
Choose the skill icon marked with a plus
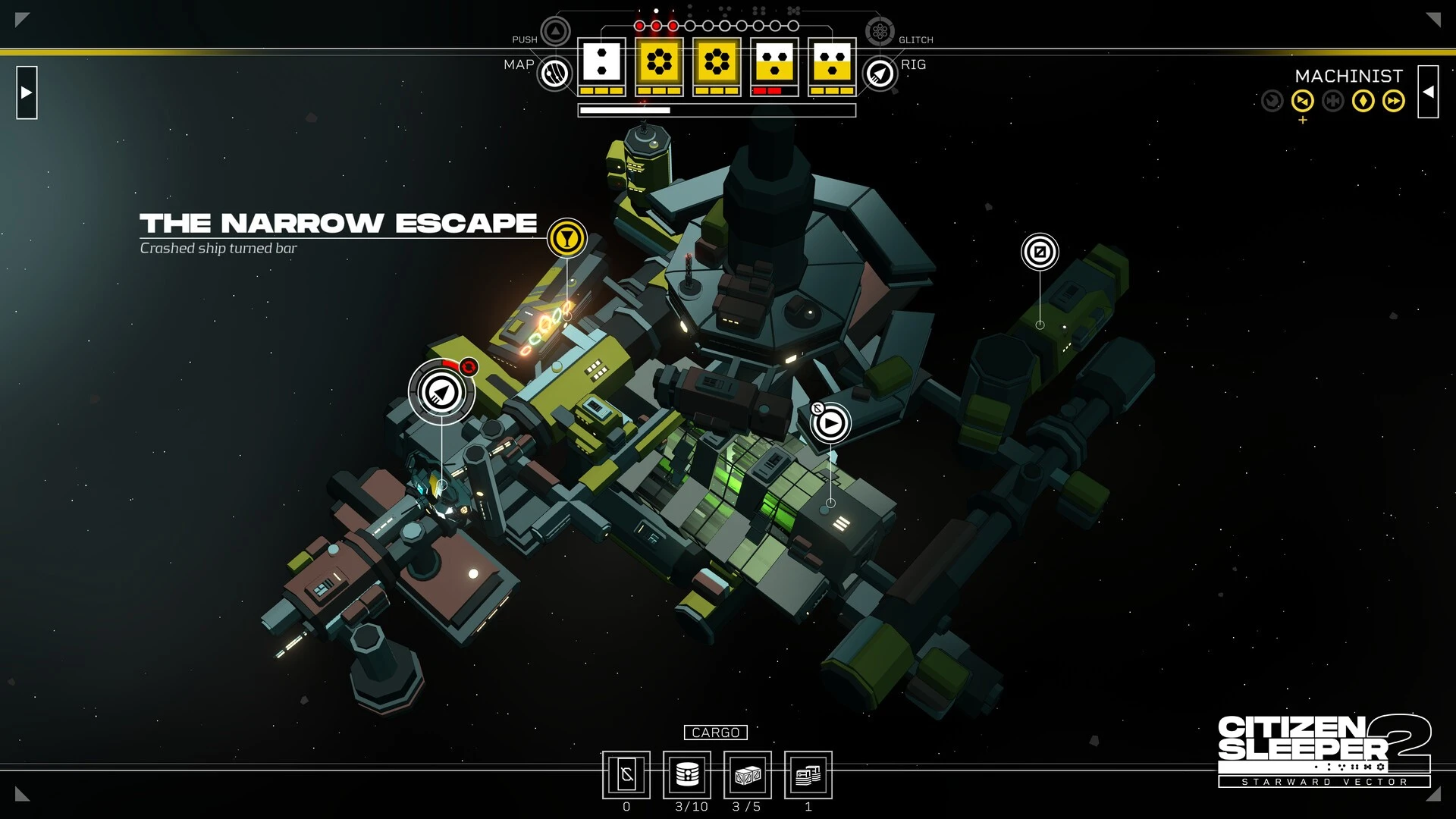(1302, 101)
